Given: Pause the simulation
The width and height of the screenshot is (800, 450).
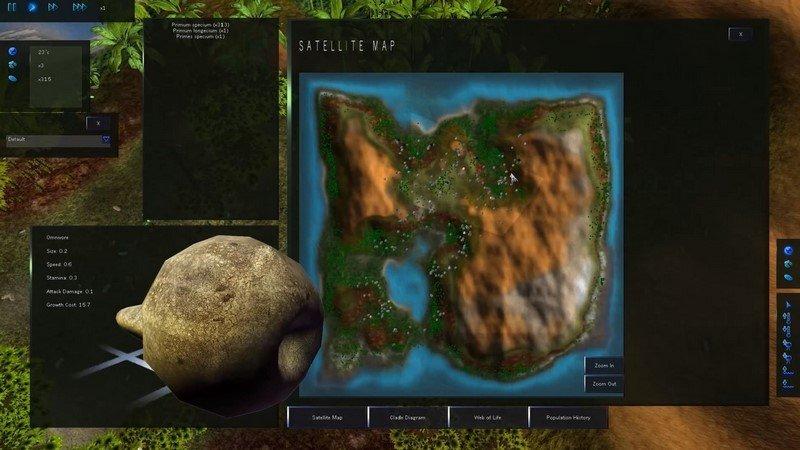Looking at the screenshot, I should [12, 7].
